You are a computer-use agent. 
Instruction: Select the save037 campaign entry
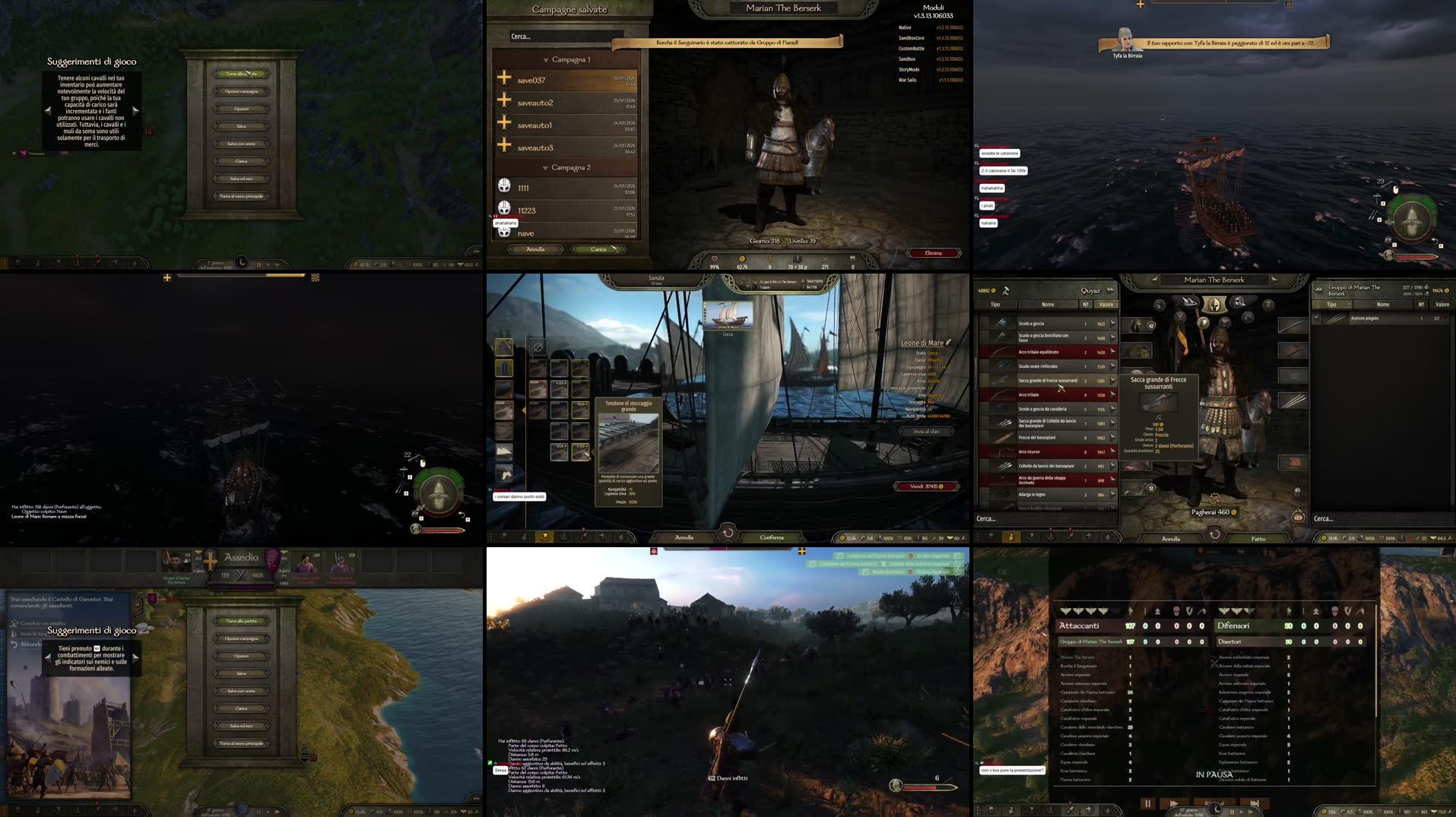pos(531,80)
